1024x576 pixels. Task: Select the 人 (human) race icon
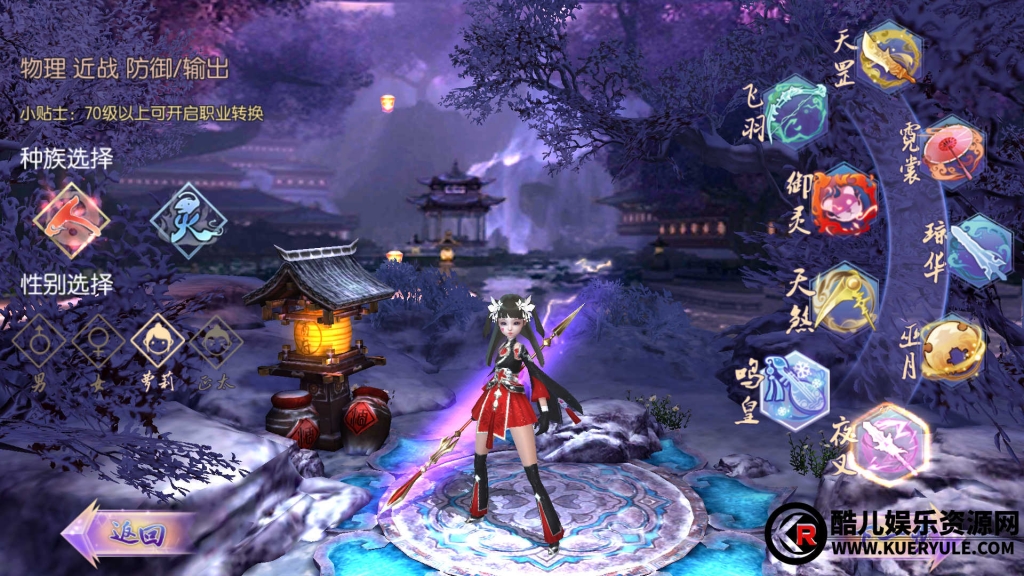coord(71,220)
